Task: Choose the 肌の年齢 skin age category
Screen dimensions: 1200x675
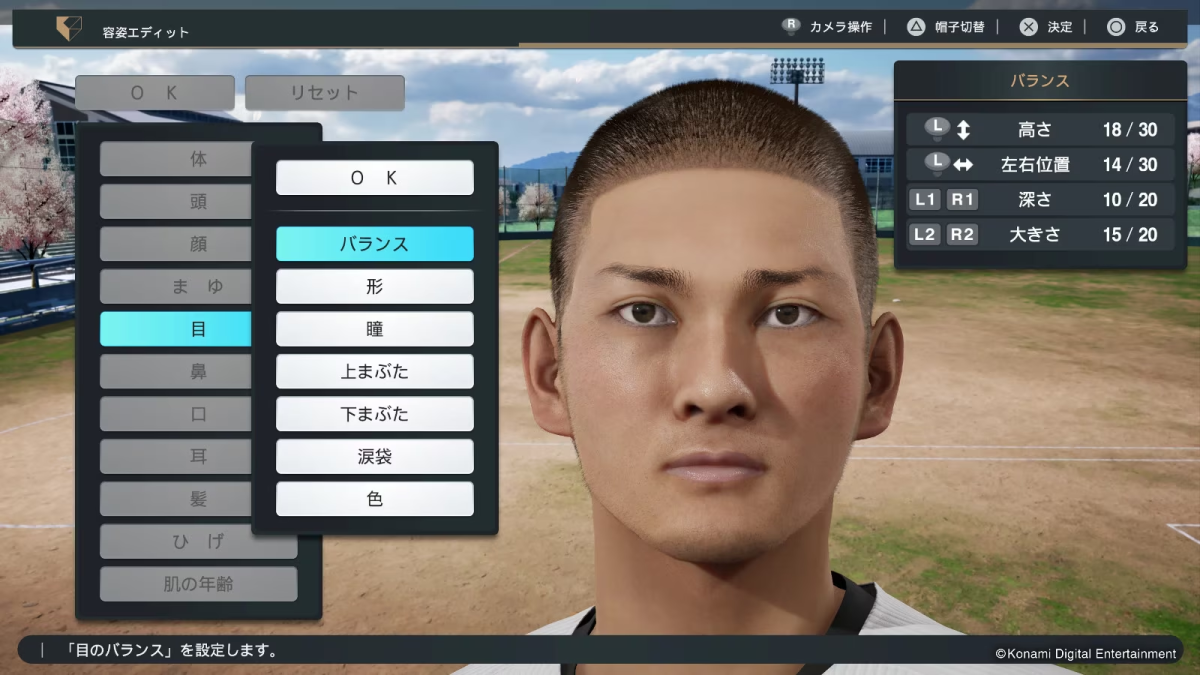Action: pyautogui.click(x=198, y=584)
